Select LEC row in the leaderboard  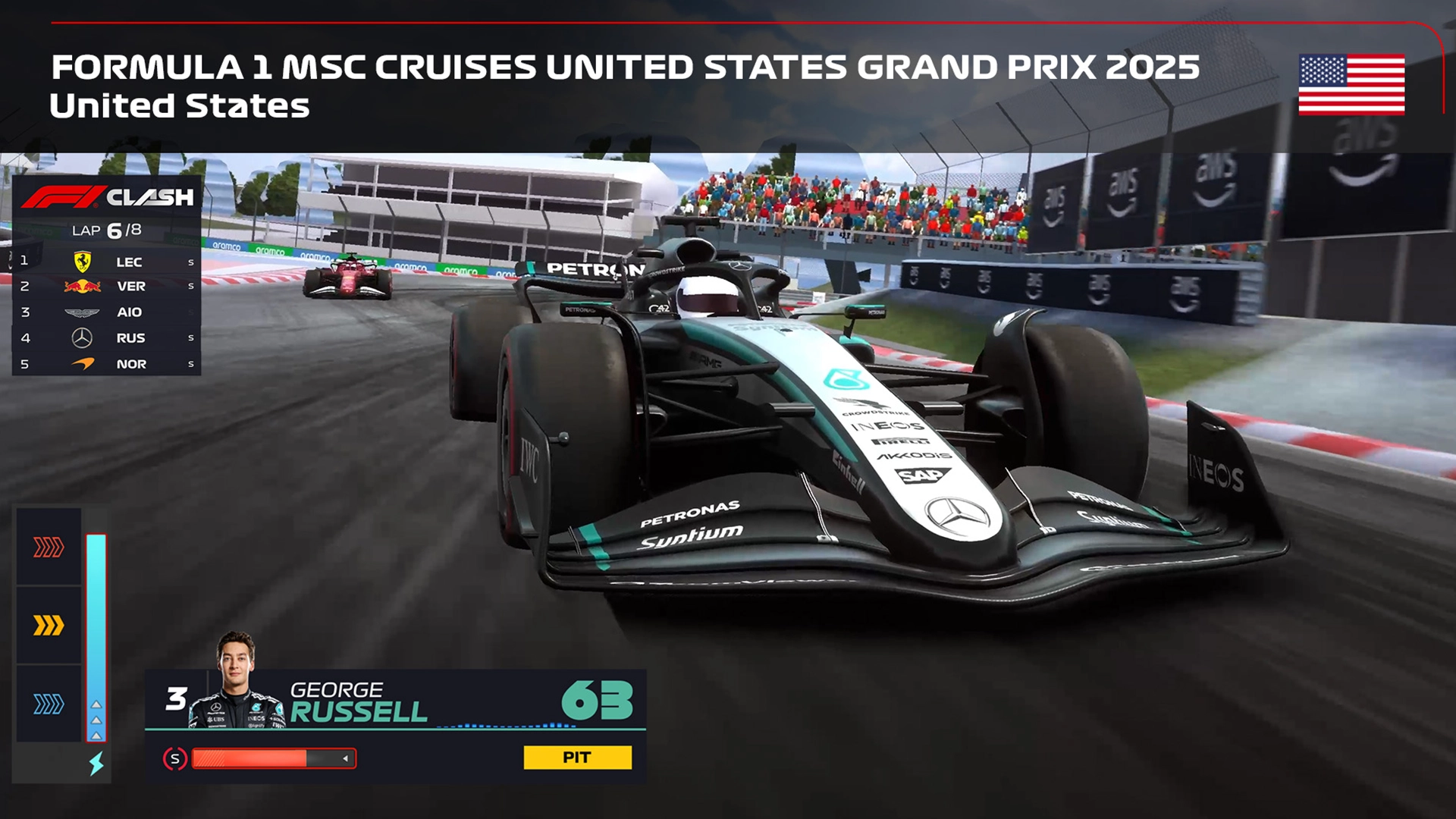pyautogui.click(x=107, y=262)
